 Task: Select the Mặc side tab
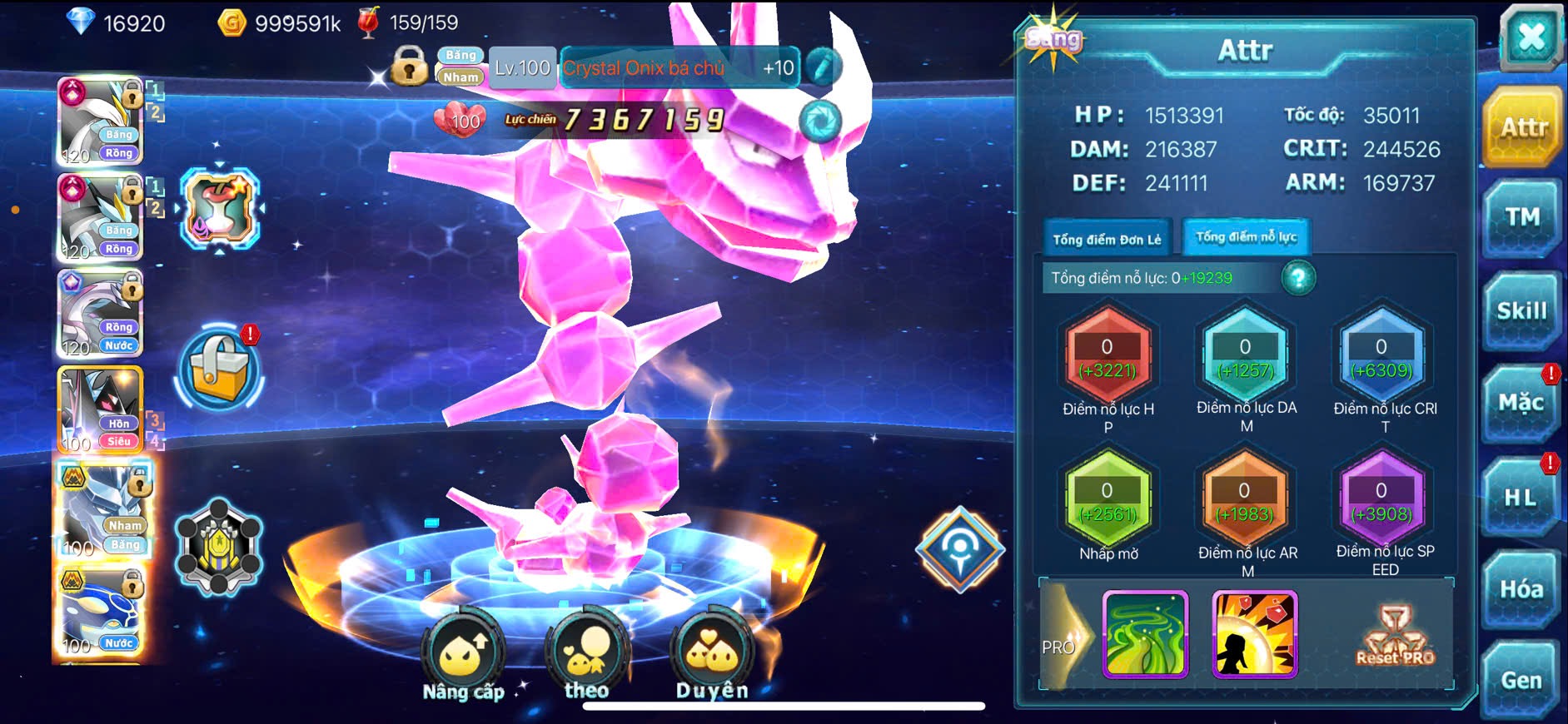click(x=1521, y=404)
